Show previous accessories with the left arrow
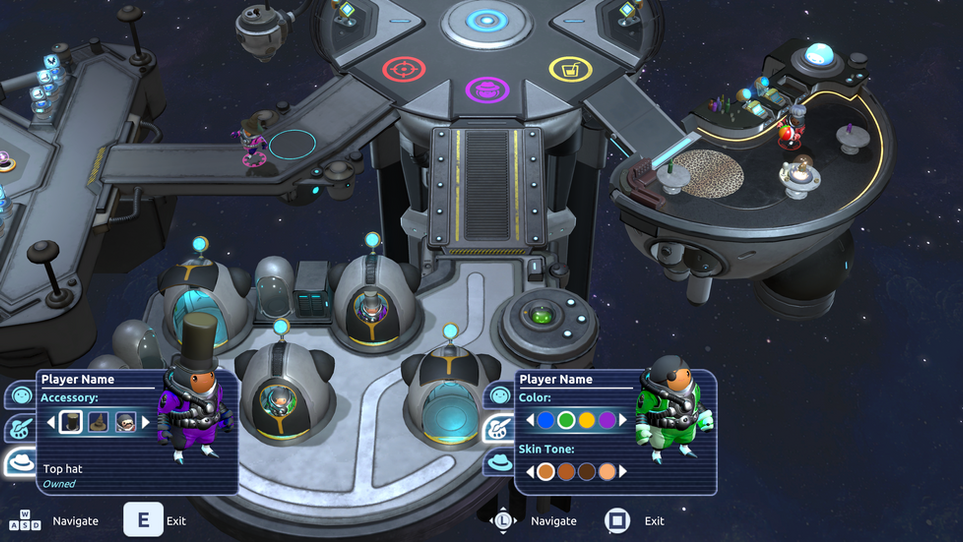Image resolution: width=963 pixels, height=542 pixels. [x=51, y=422]
